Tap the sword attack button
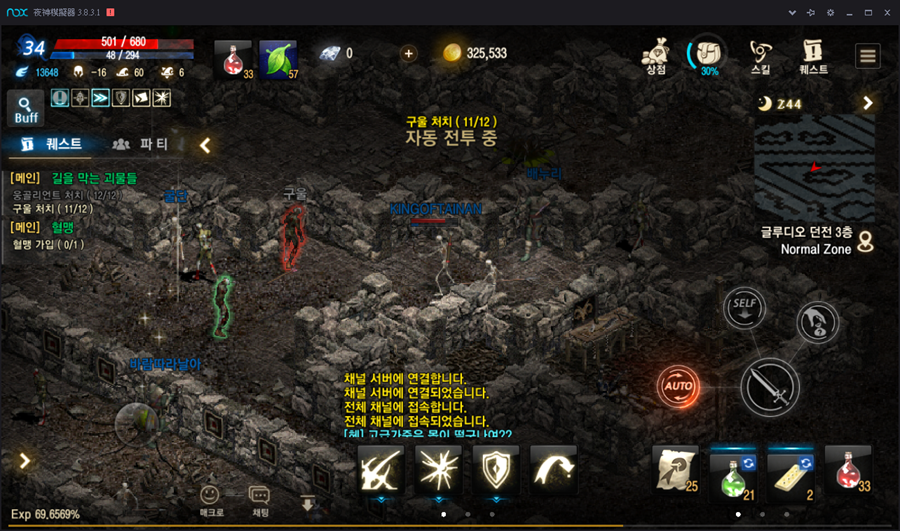 click(769, 387)
